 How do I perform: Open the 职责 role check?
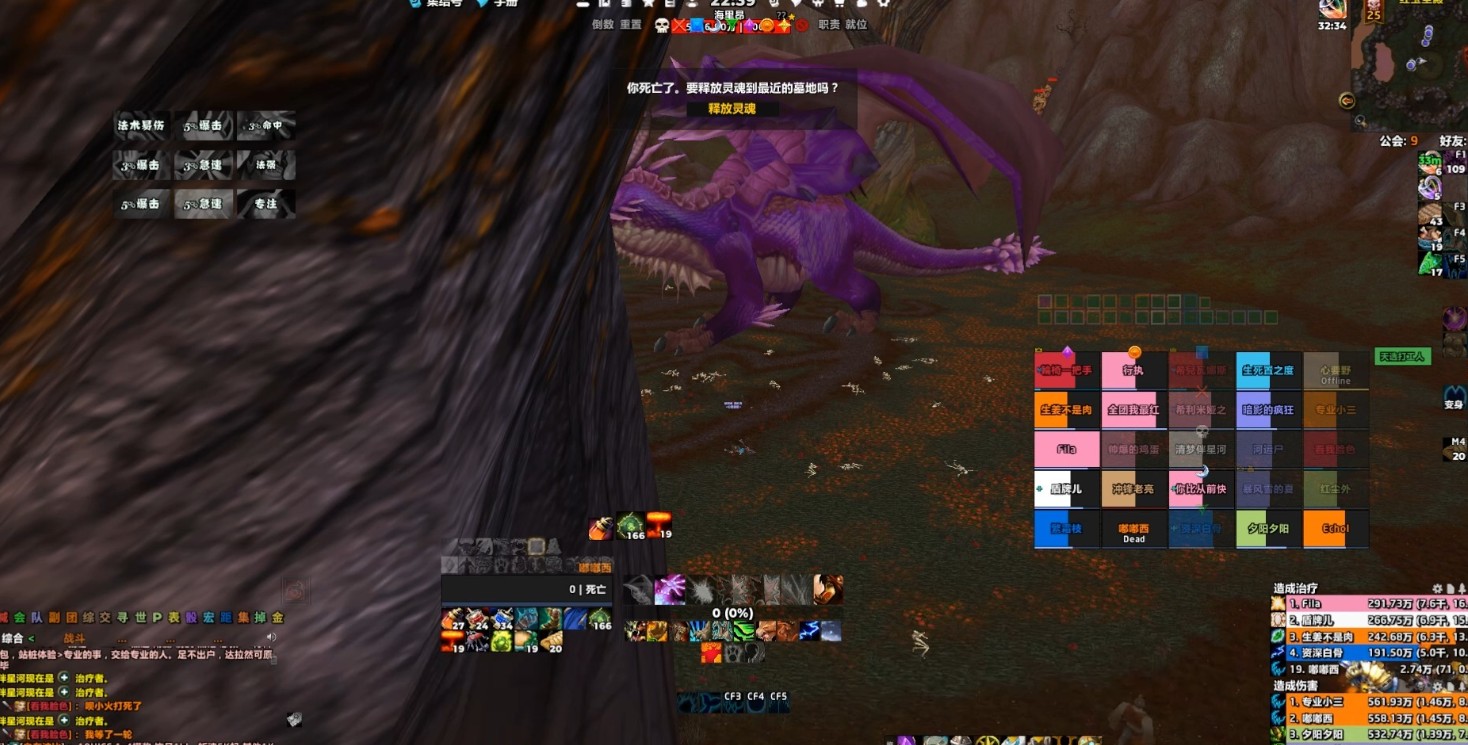[829, 25]
